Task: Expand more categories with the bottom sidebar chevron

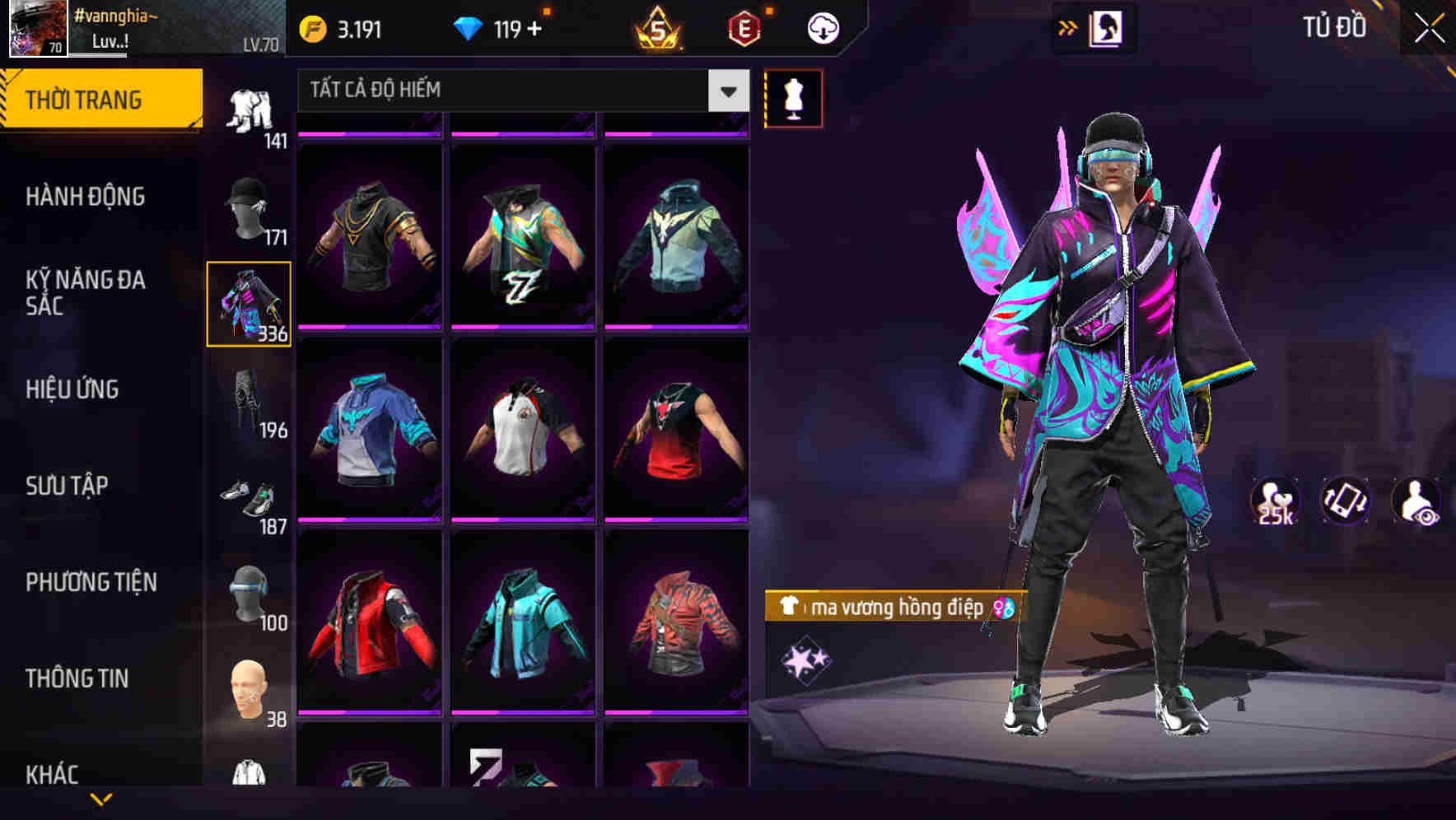Action: click(x=100, y=800)
